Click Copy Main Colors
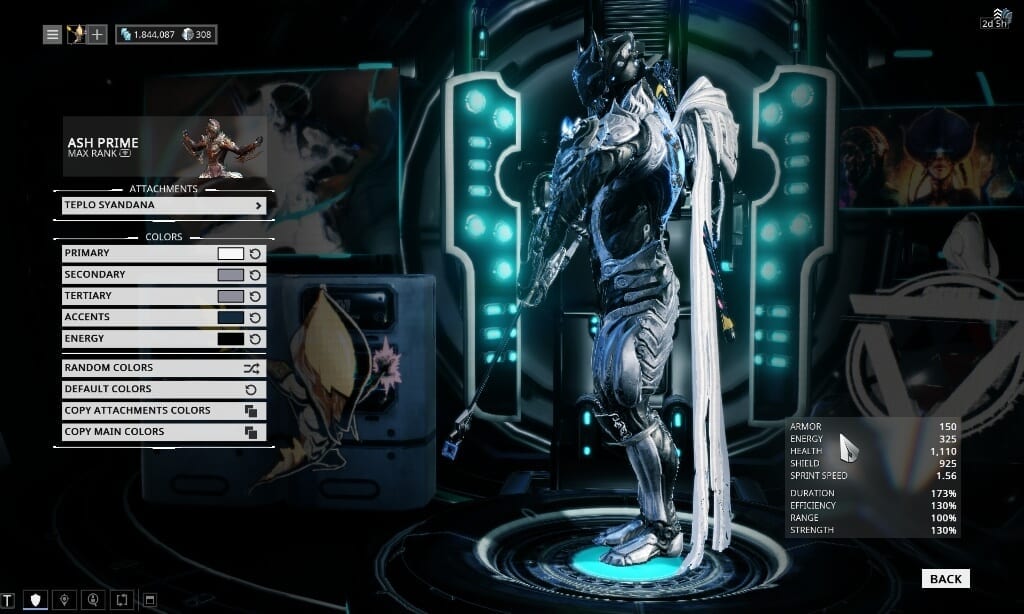This screenshot has width=1024, height=614. 164,432
